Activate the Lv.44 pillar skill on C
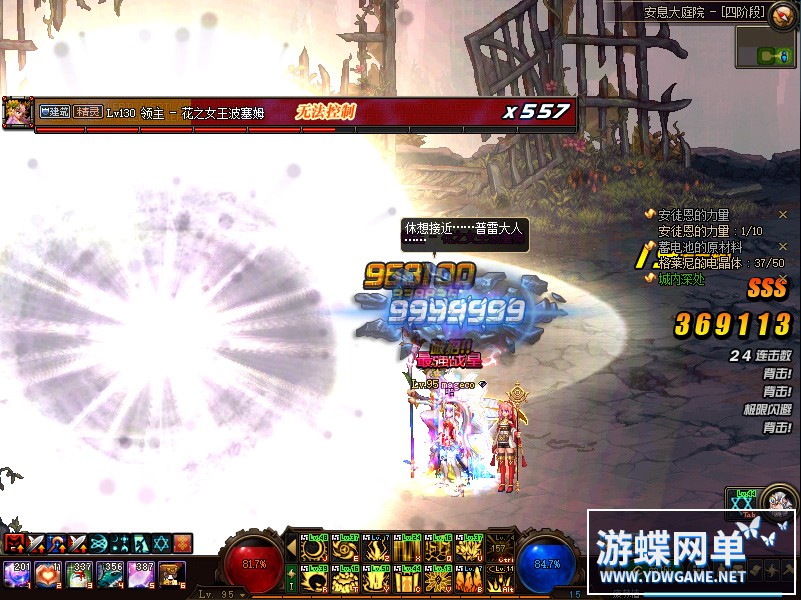The height and width of the screenshot is (600, 801). click(409, 578)
